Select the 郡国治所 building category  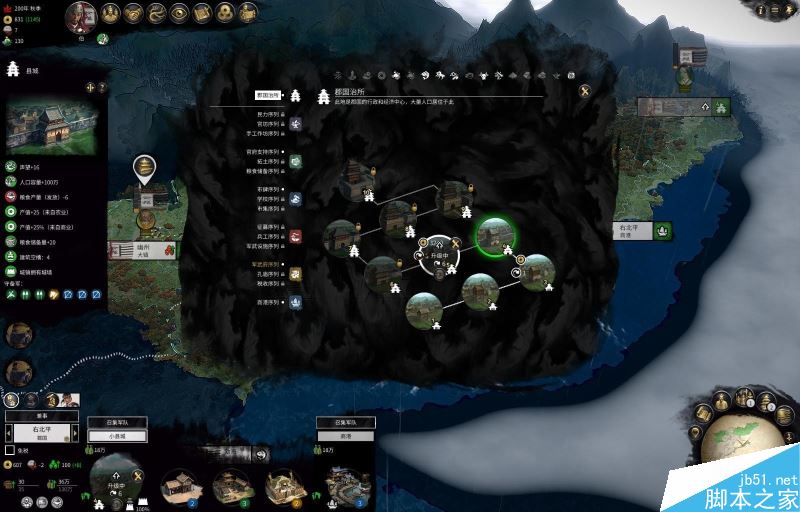tap(266, 96)
